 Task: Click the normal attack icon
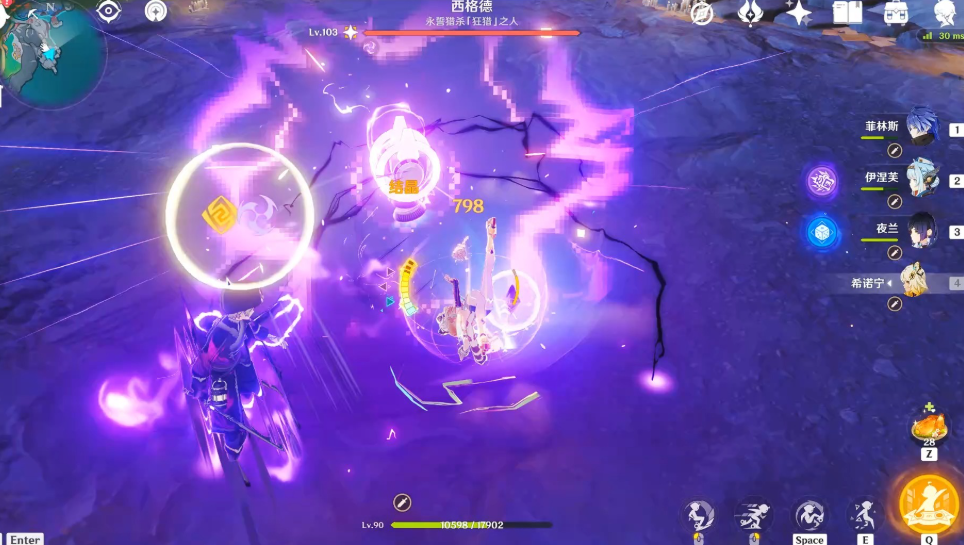tap(699, 516)
